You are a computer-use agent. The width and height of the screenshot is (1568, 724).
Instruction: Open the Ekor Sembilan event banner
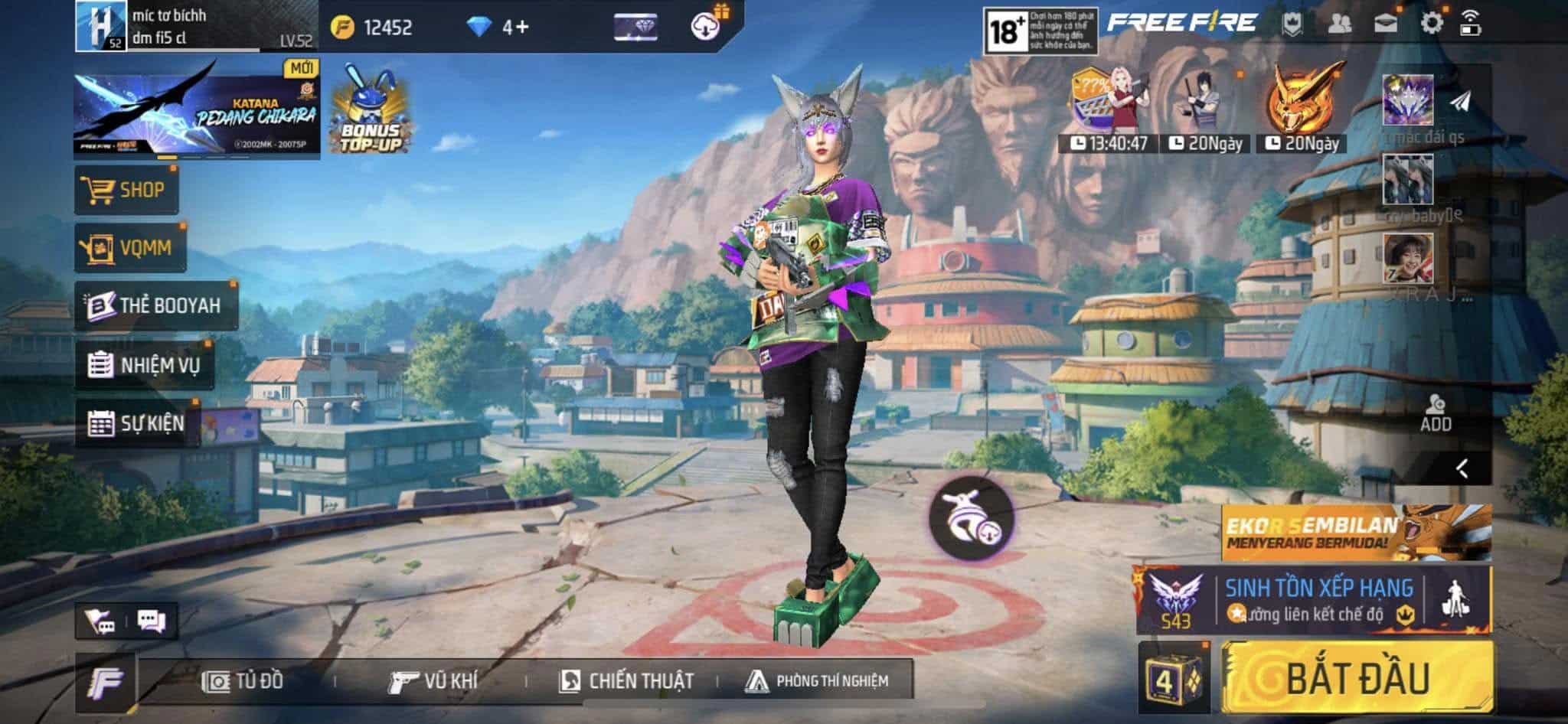(1355, 532)
